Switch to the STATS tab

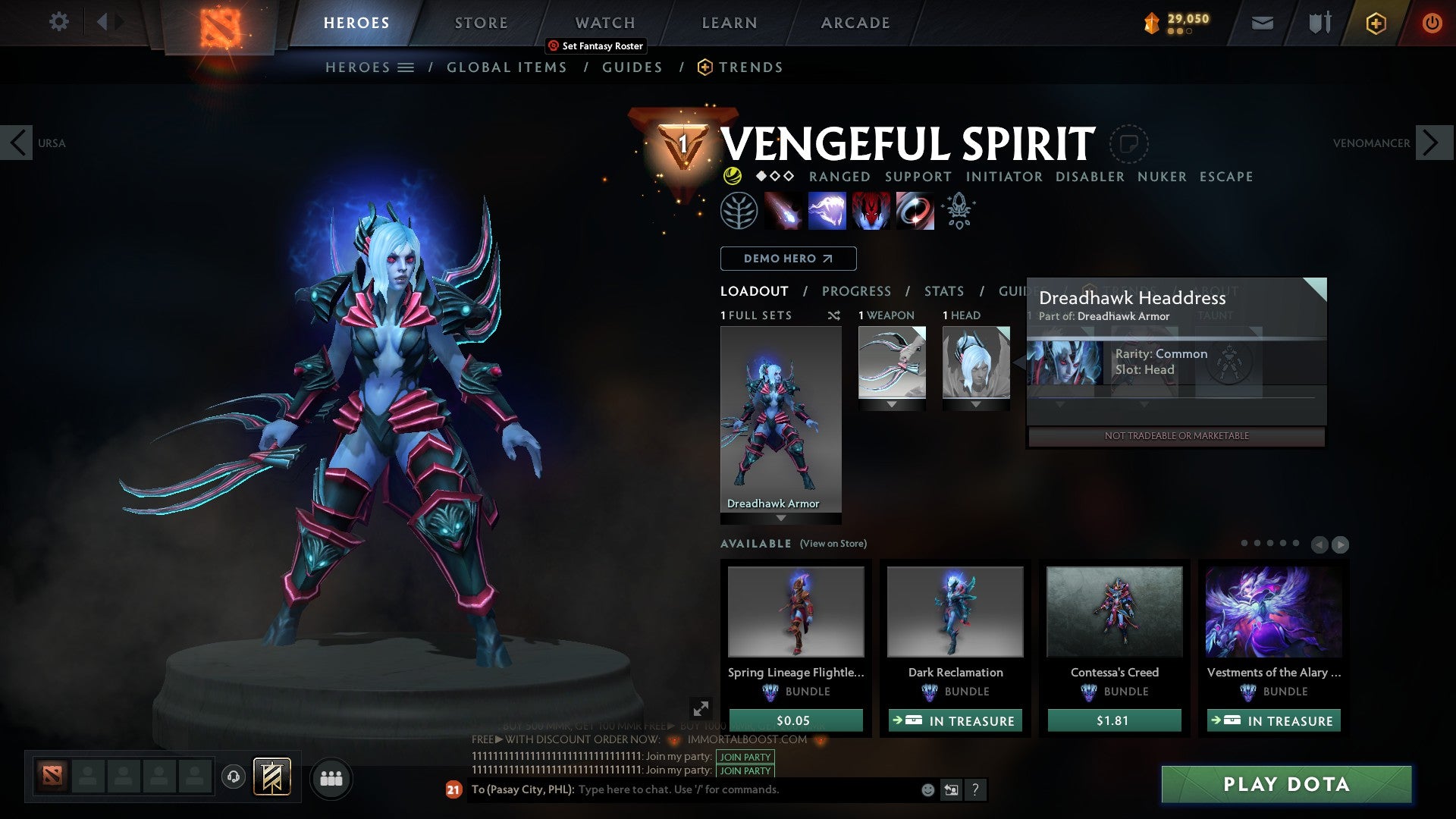[x=943, y=290]
